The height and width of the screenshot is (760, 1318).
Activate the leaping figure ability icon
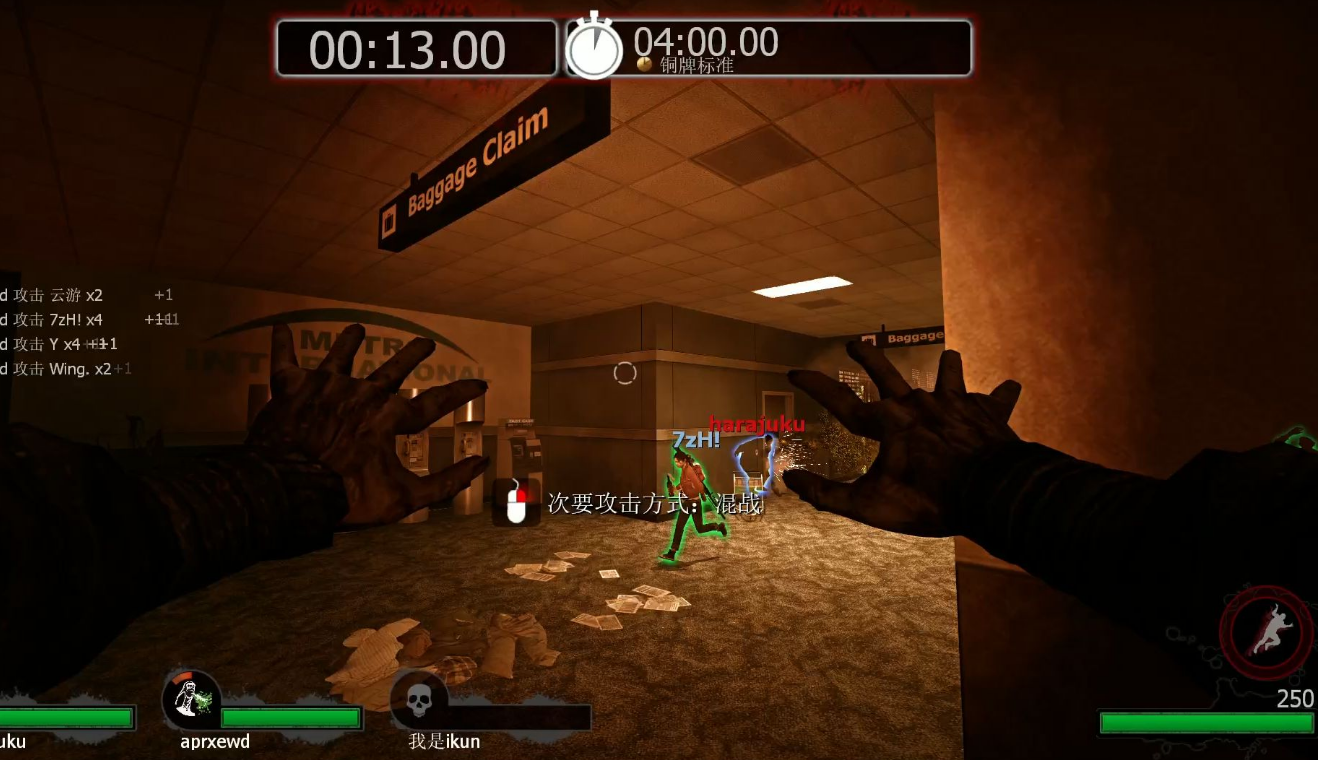[1267, 633]
